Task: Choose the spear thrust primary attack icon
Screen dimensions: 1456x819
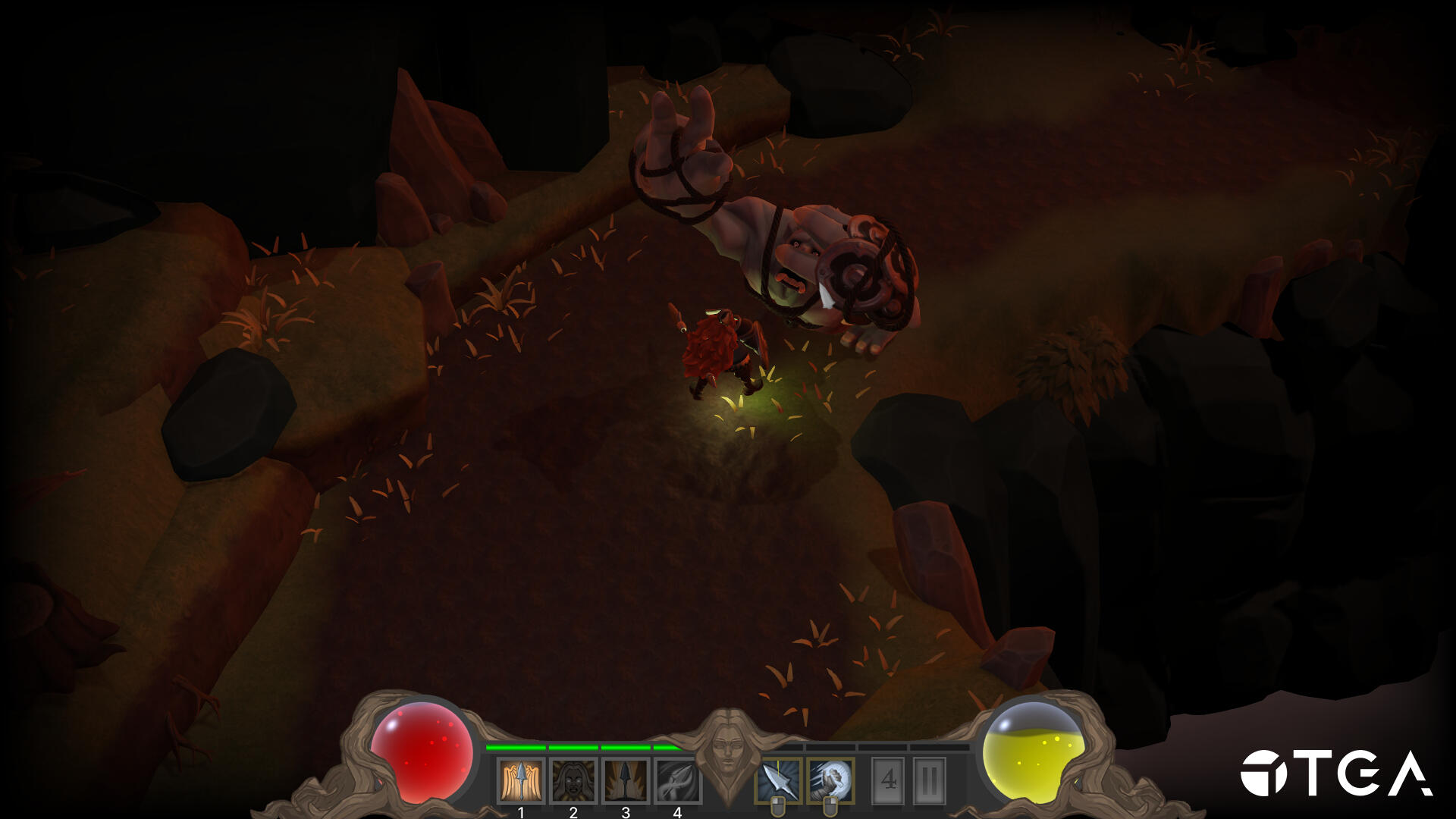Action: click(x=779, y=780)
